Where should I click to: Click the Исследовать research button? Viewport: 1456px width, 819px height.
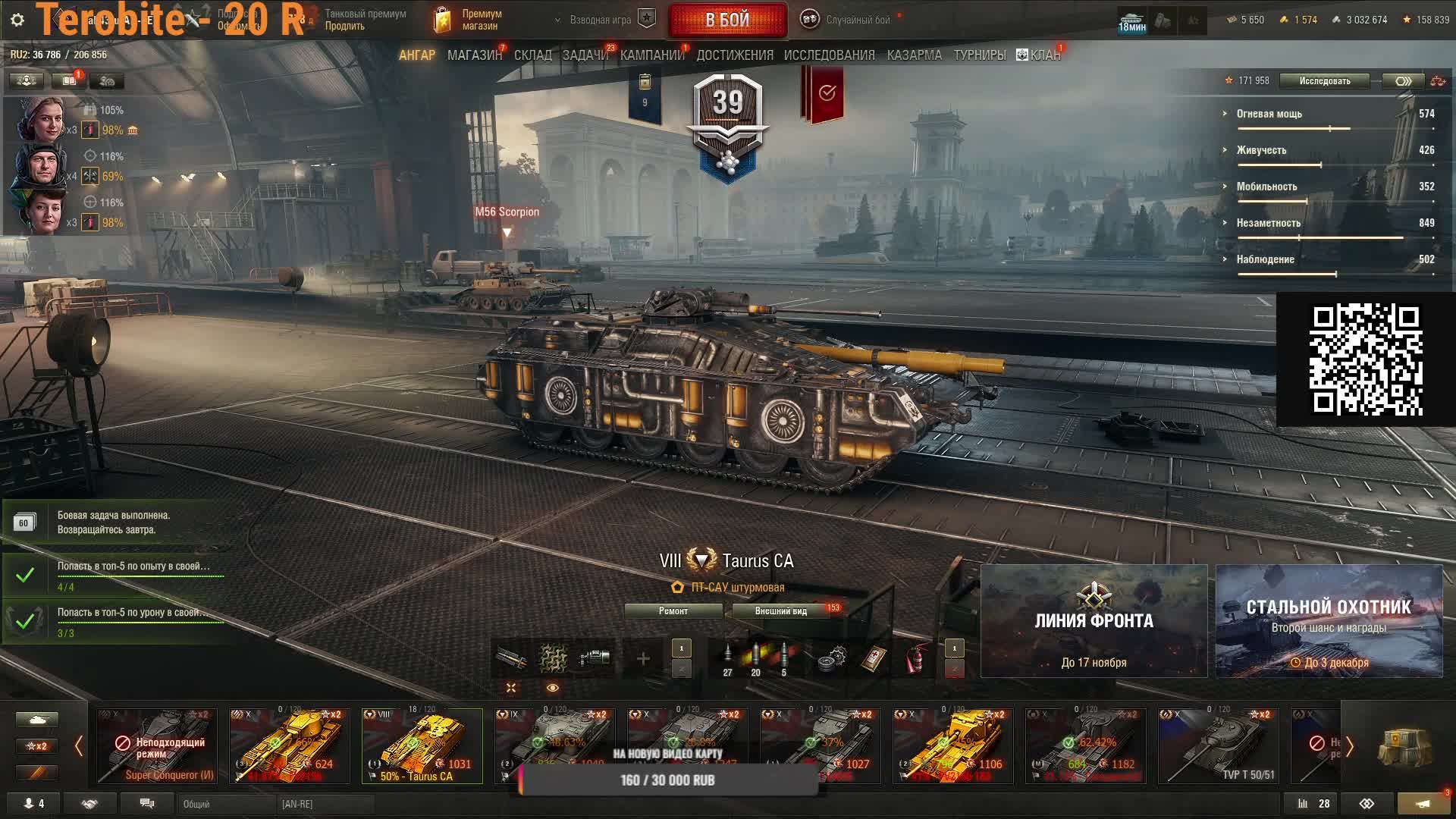point(1324,81)
